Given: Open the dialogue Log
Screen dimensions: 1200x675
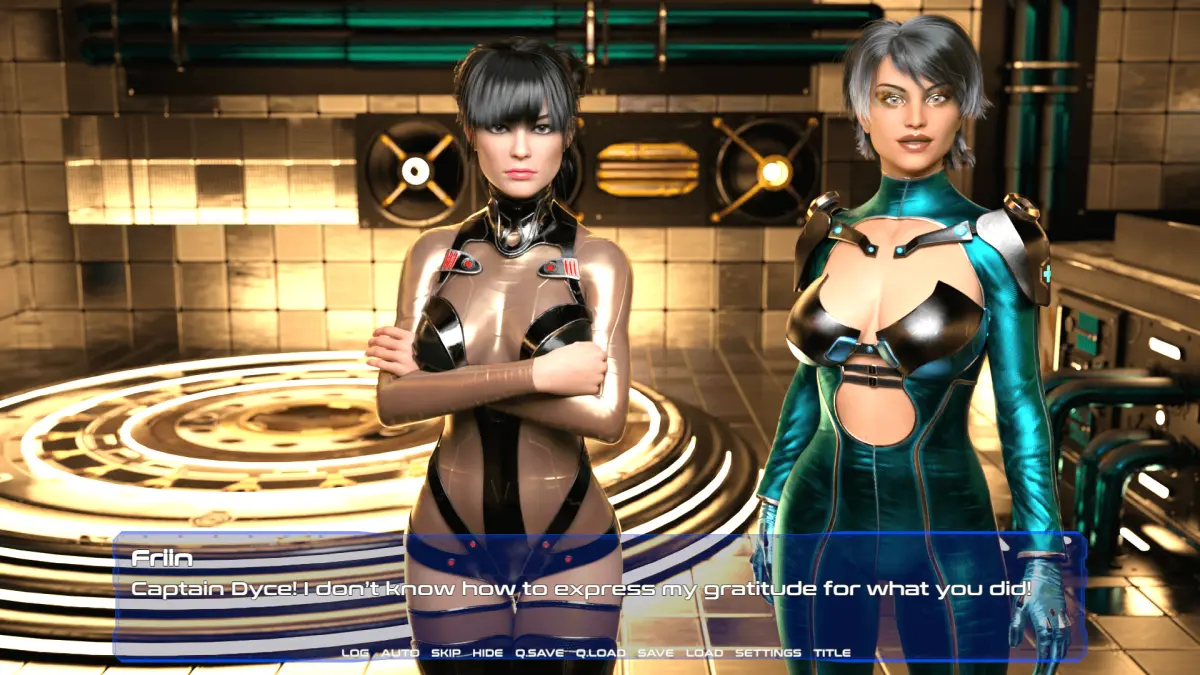Looking at the screenshot, I should [355, 653].
